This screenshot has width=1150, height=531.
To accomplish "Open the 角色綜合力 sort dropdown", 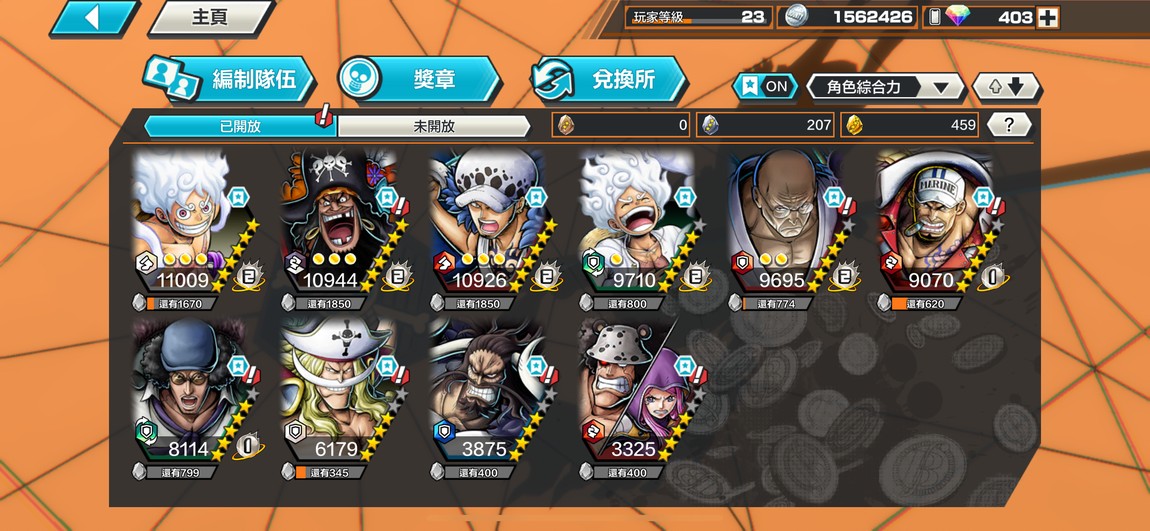I will pos(884,87).
